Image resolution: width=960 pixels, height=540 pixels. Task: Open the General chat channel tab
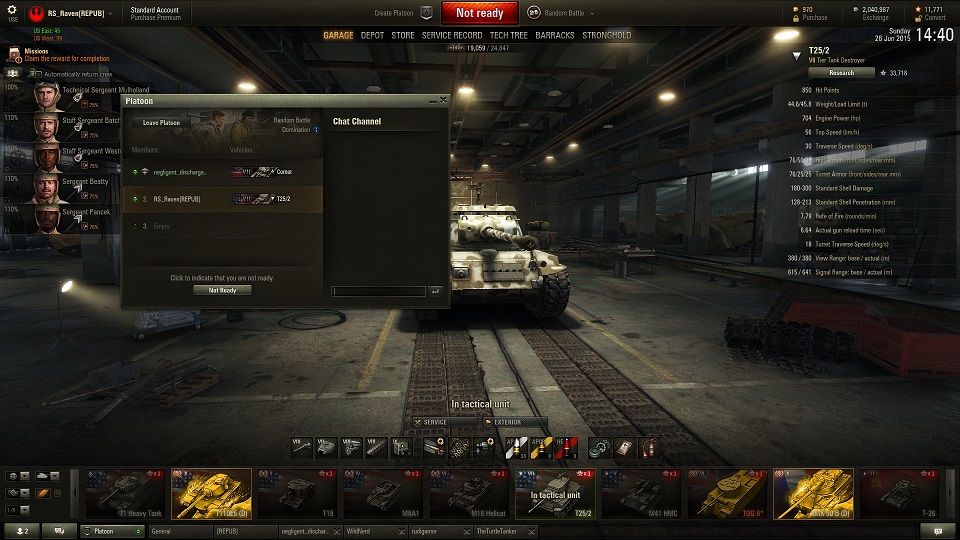pos(180,531)
